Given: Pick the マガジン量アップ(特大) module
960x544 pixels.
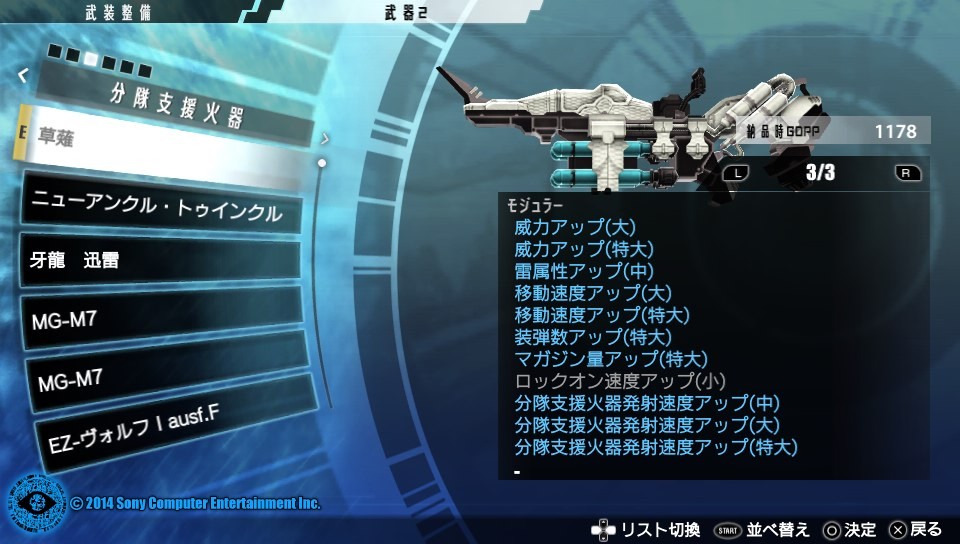Looking at the screenshot, I should 611,359.
